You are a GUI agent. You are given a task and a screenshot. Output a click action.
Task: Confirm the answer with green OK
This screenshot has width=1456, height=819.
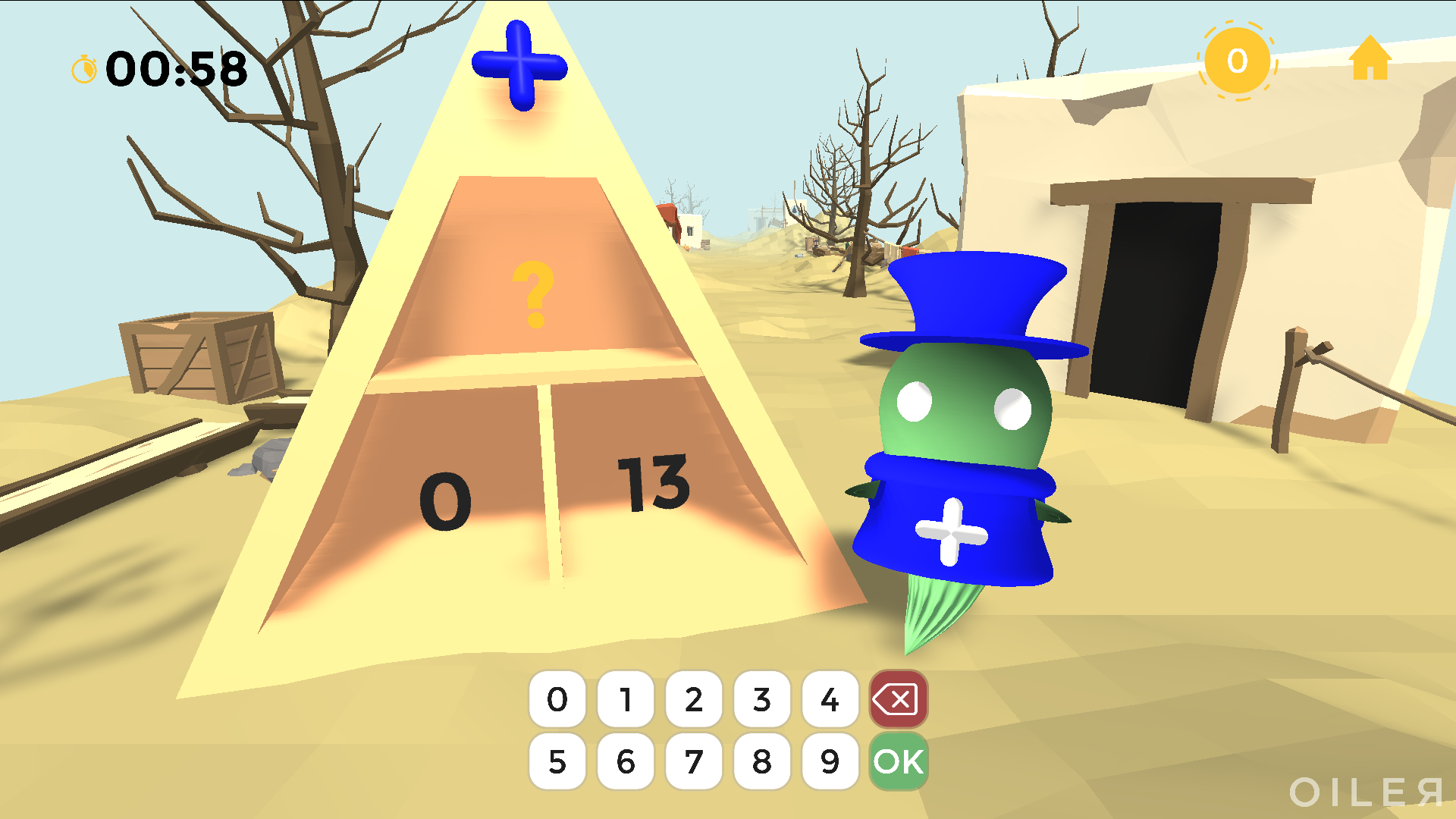[x=899, y=761]
